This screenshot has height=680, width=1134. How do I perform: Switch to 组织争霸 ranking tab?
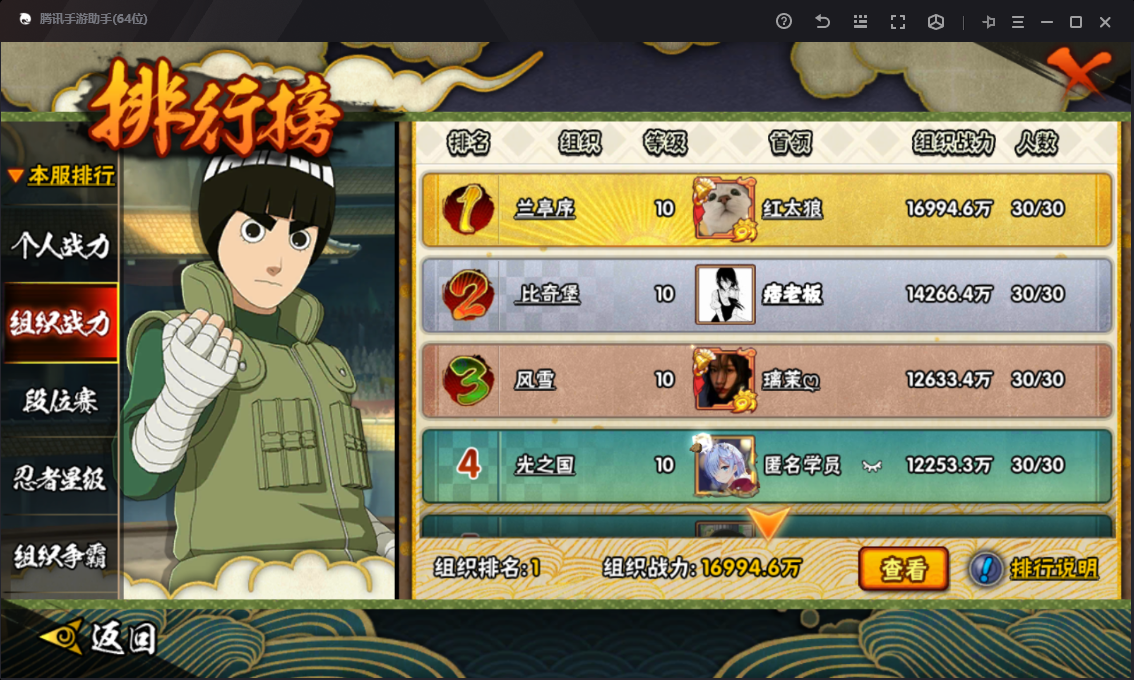pos(60,556)
